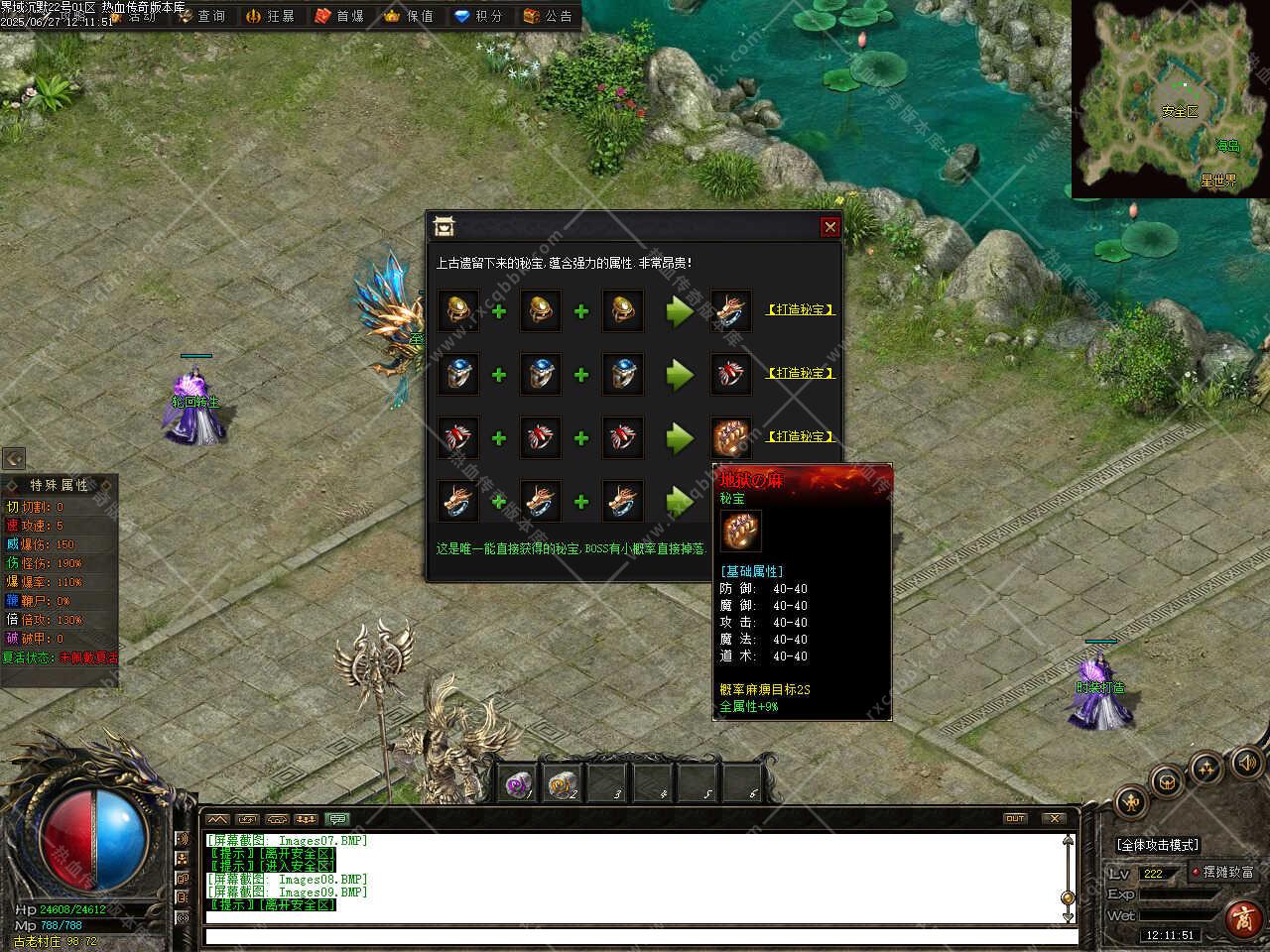The image size is (1270, 952).
Task: Open the character figure round button
Action: pos(1130,801)
